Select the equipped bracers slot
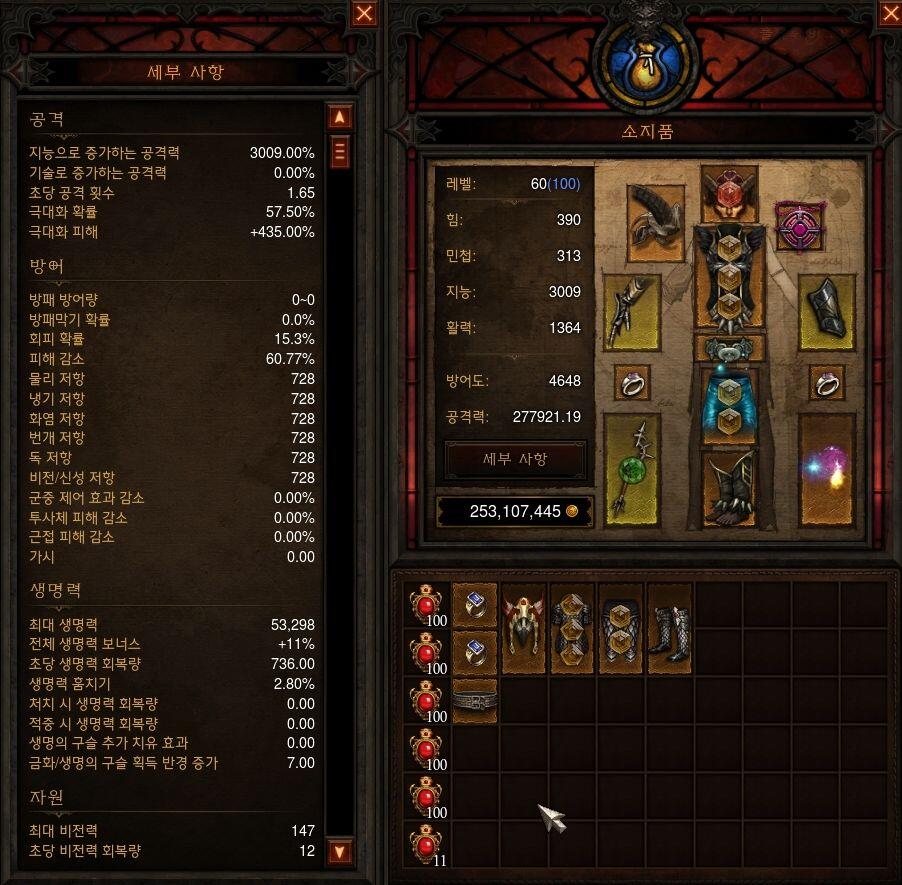Viewport: 902px width, 885px height. [x=826, y=311]
